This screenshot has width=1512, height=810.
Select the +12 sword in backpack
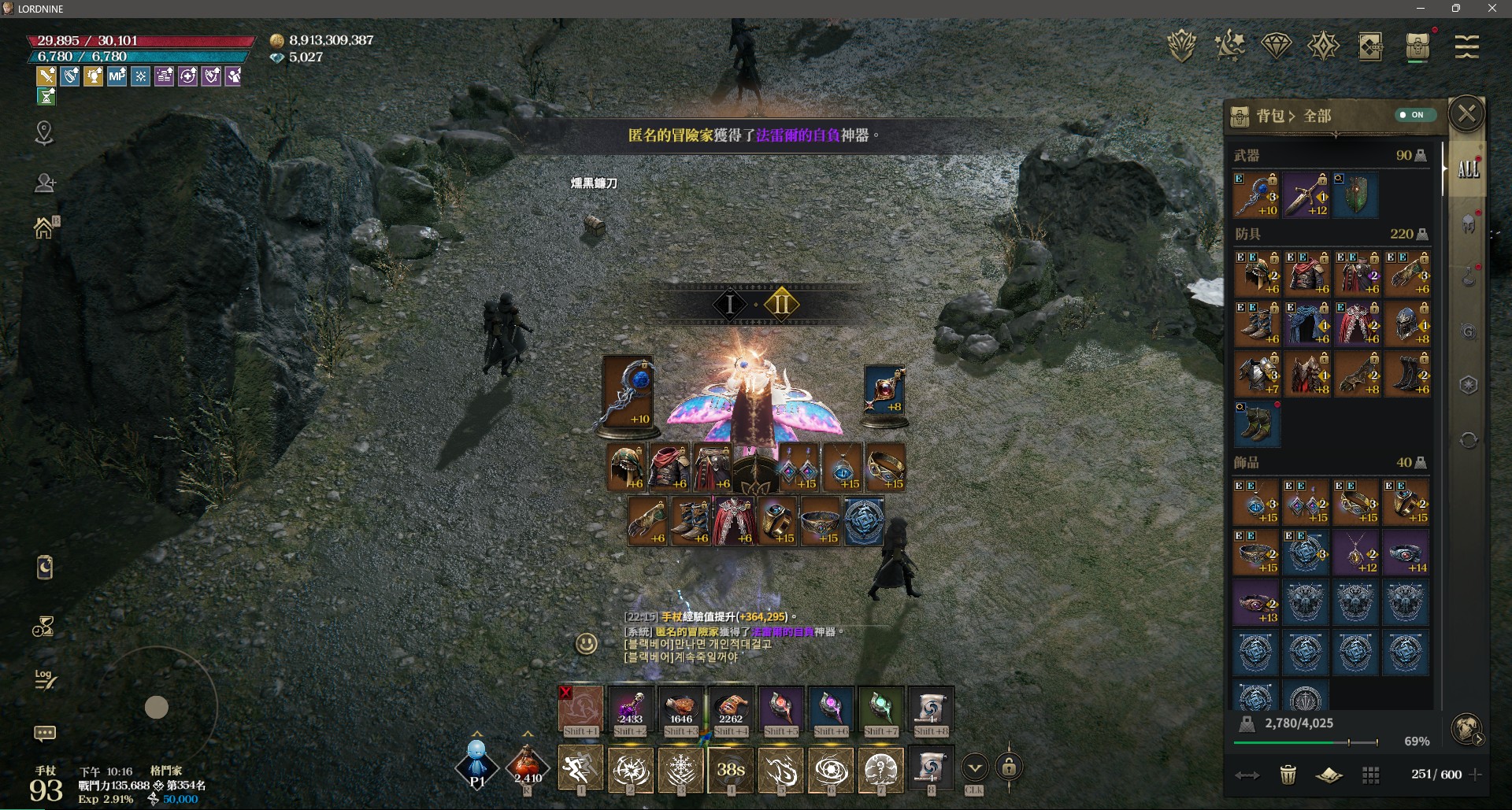tap(1306, 195)
